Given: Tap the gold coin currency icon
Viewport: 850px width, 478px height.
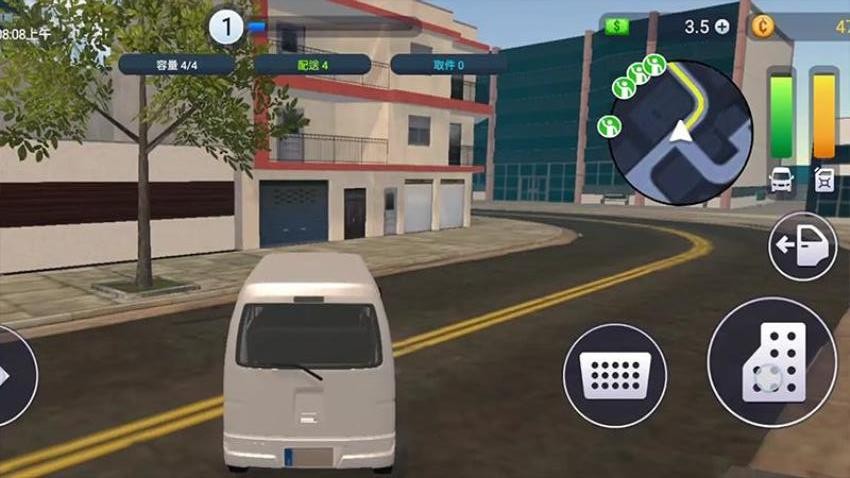Looking at the screenshot, I should pyautogui.click(x=762, y=27).
